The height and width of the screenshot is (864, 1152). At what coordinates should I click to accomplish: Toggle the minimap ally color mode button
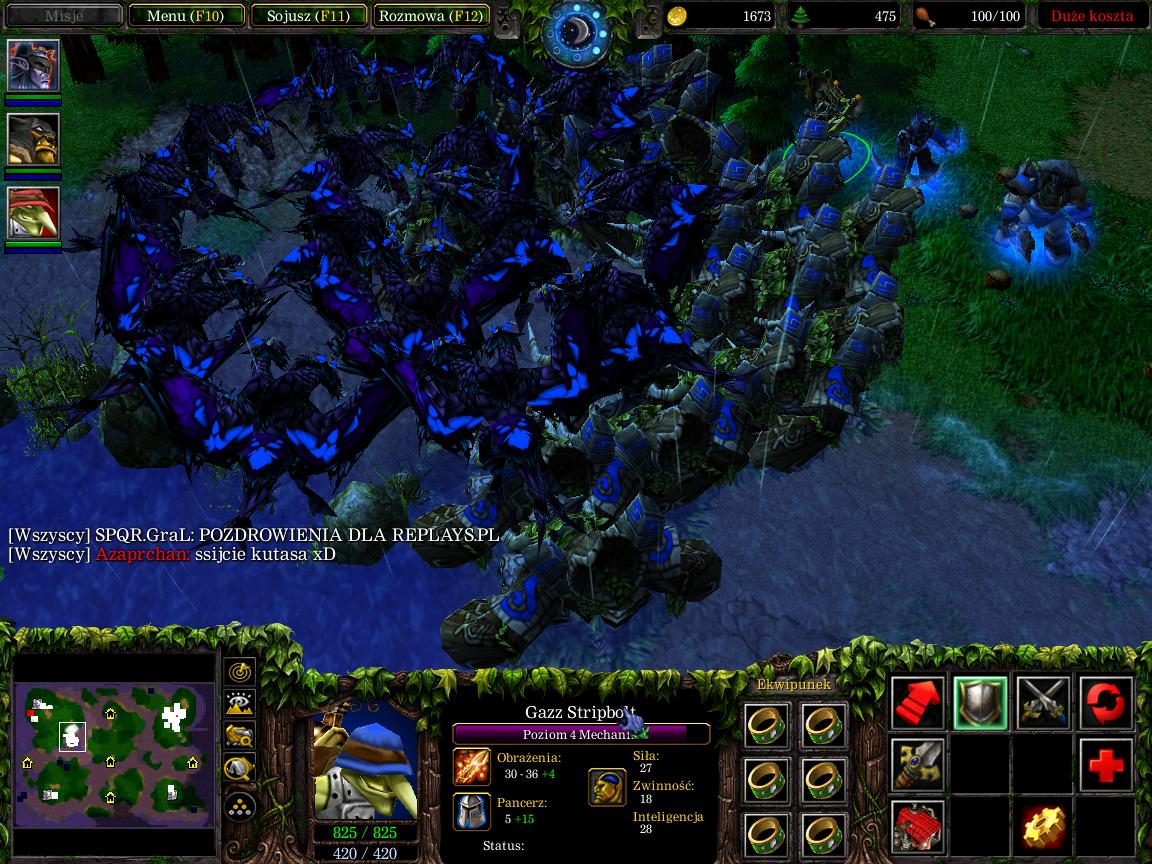(x=240, y=736)
